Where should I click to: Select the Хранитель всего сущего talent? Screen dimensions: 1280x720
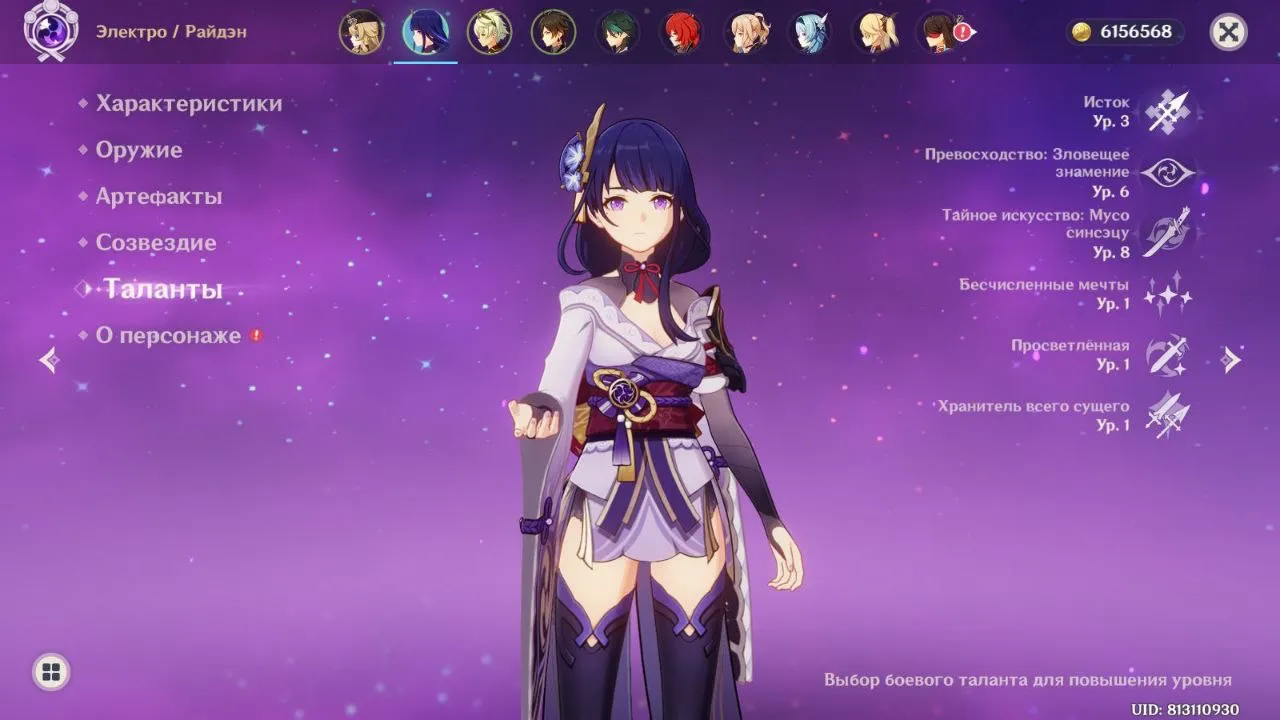(x=1167, y=415)
